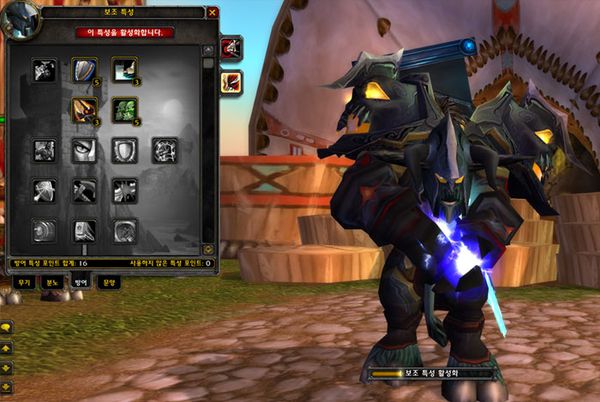Click the red activate-this-spec button
The width and height of the screenshot is (600, 402).
point(124,32)
